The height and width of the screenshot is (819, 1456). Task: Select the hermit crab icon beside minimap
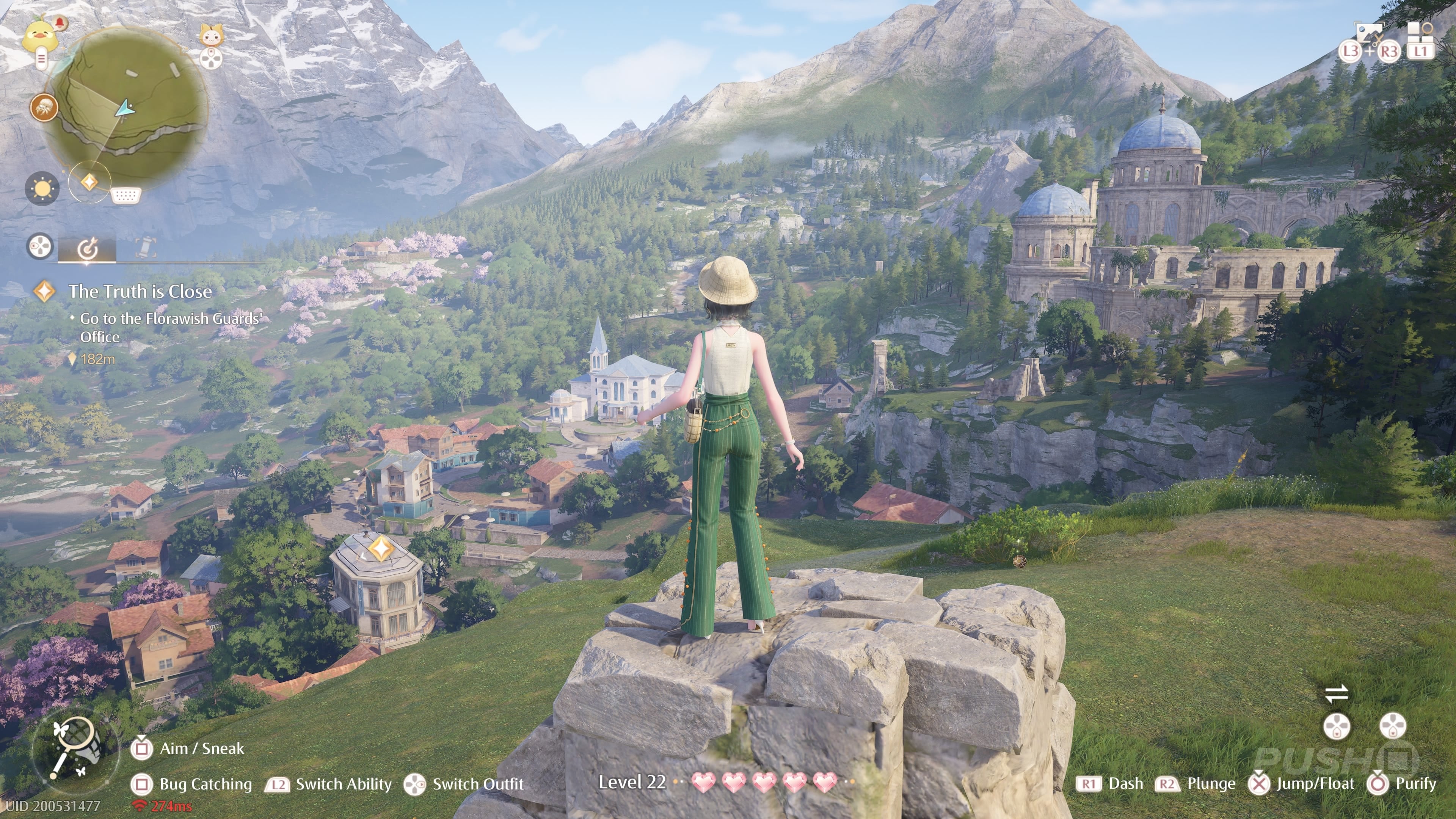pos(44,107)
